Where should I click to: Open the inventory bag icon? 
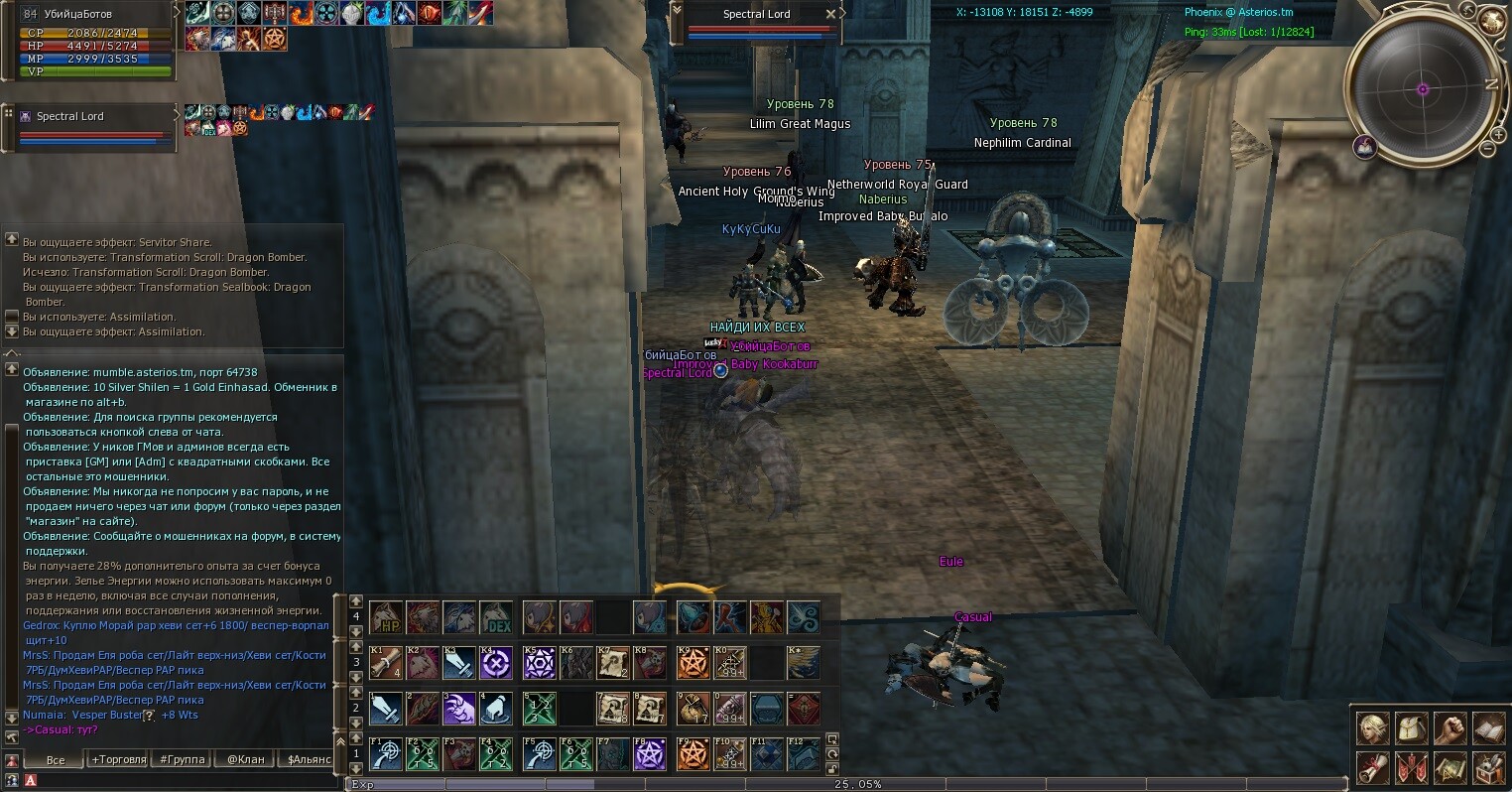tap(1411, 729)
